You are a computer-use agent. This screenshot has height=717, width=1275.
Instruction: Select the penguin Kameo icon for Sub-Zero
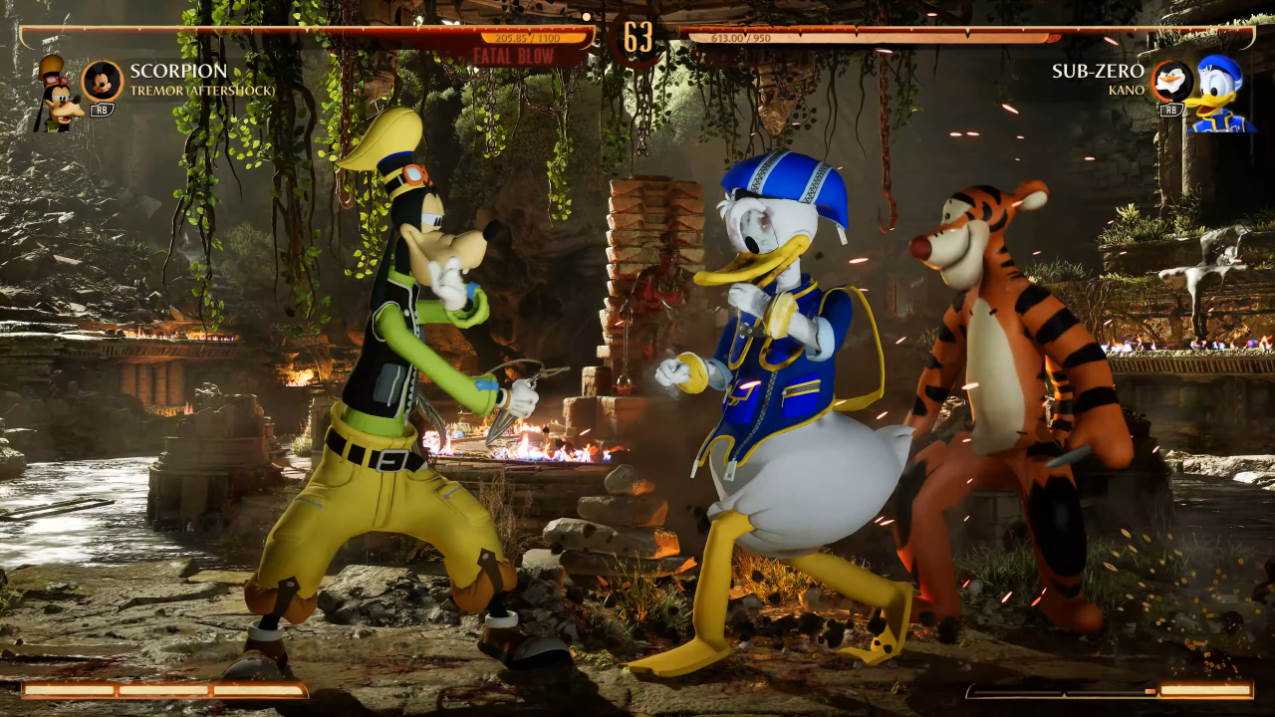[1170, 81]
